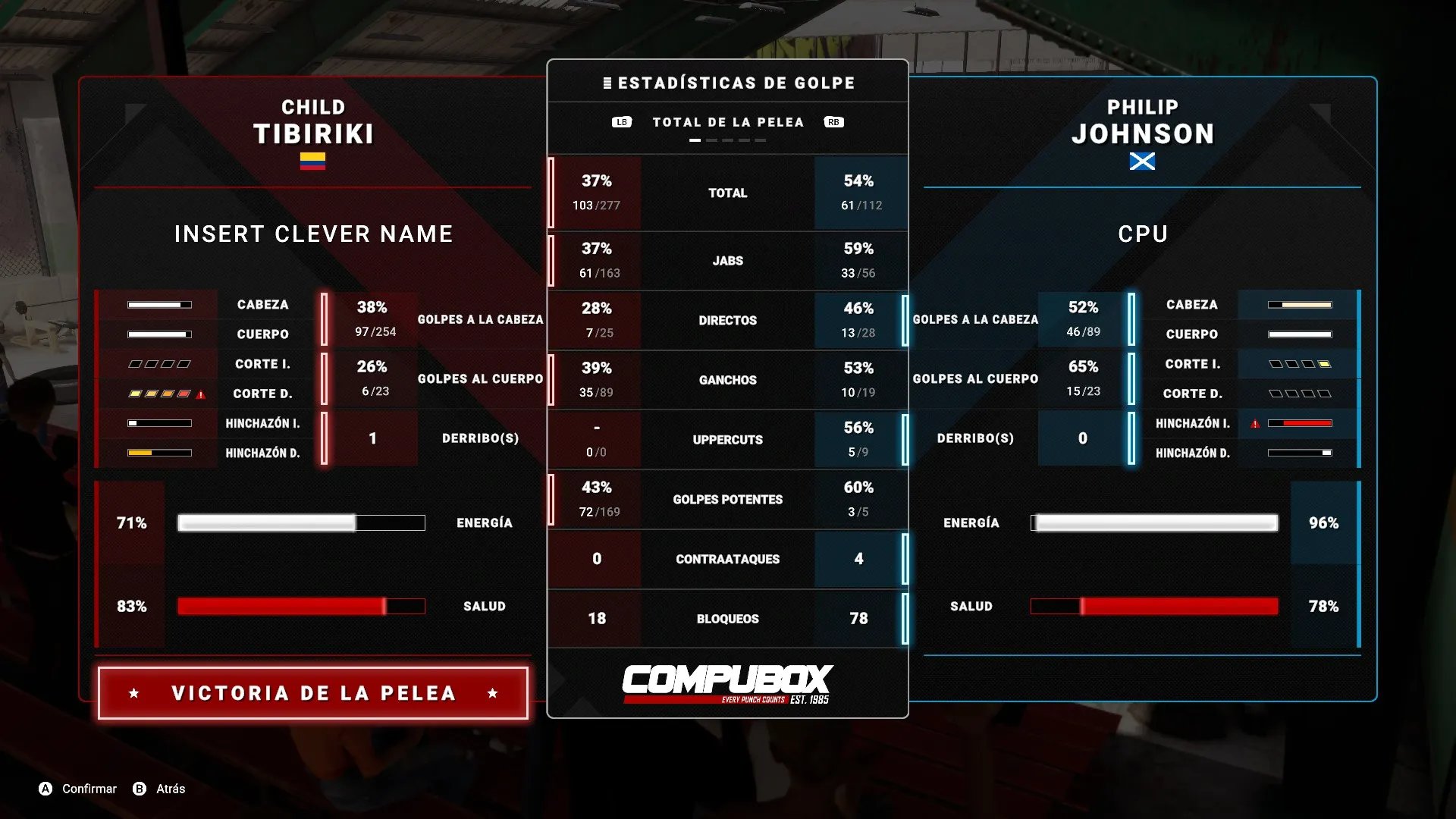1456x819 pixels.
Task: Select the Total de la Pelea stats tab
Action: (x=727, y=122)
